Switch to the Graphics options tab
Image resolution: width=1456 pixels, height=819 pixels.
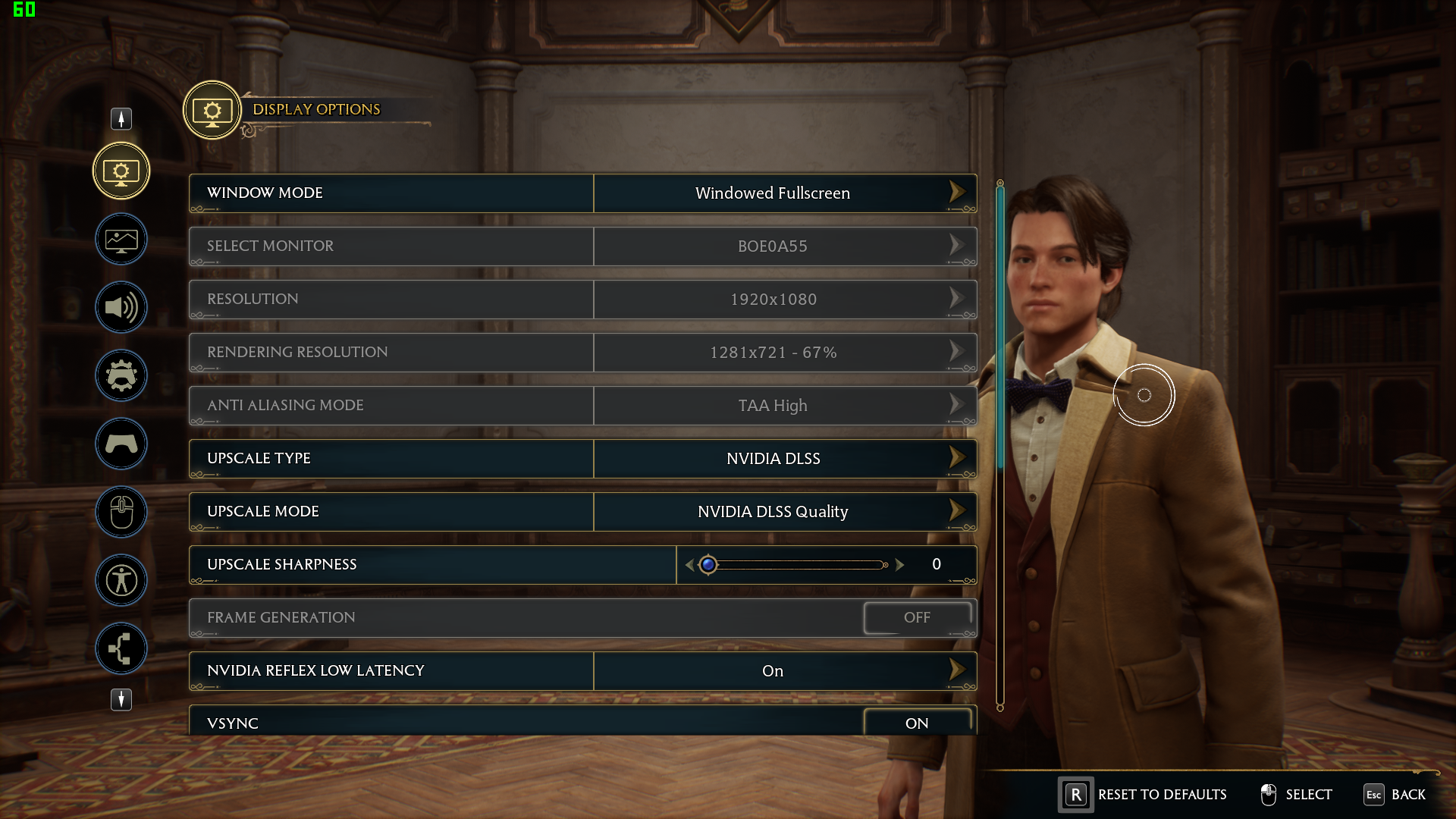(x=121, y=240)
